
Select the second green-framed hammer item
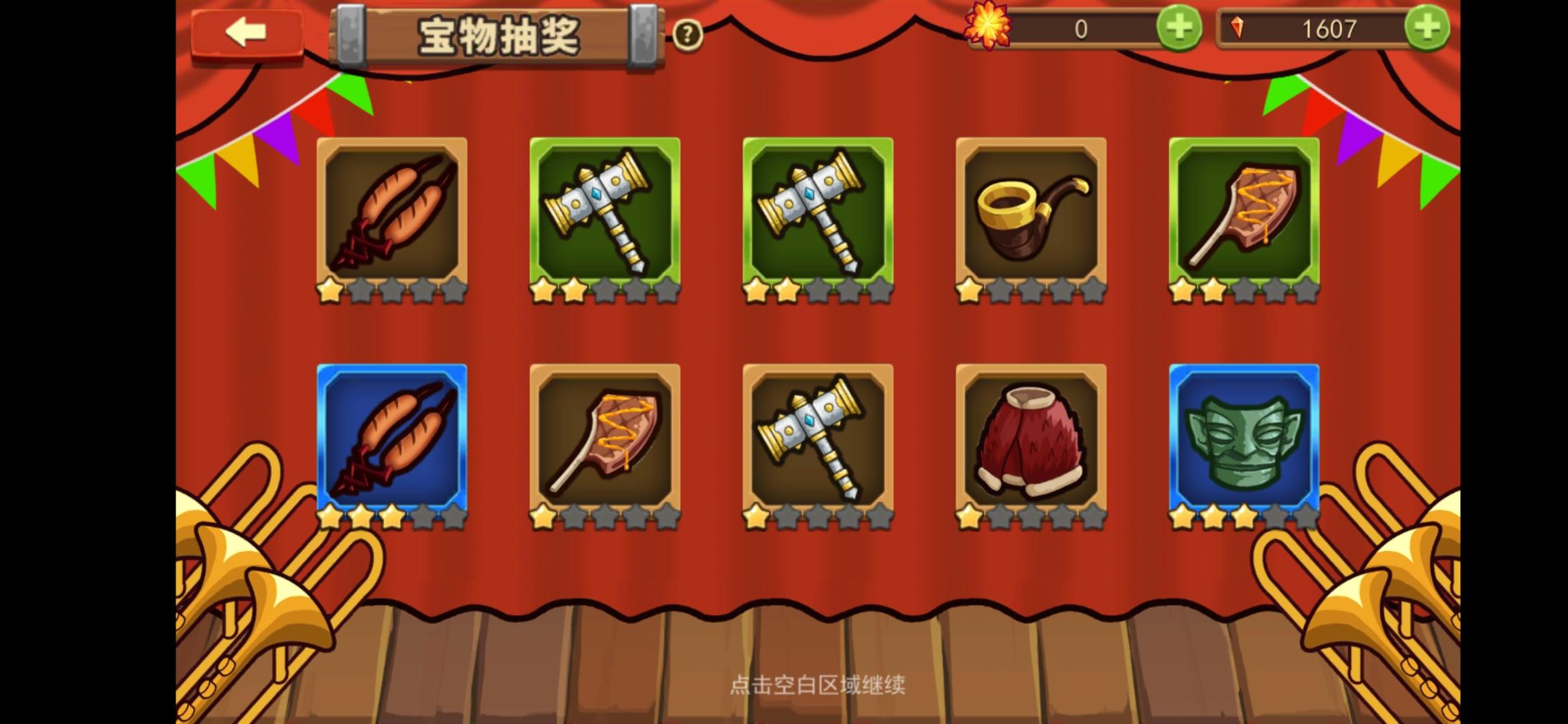point(819,215)
